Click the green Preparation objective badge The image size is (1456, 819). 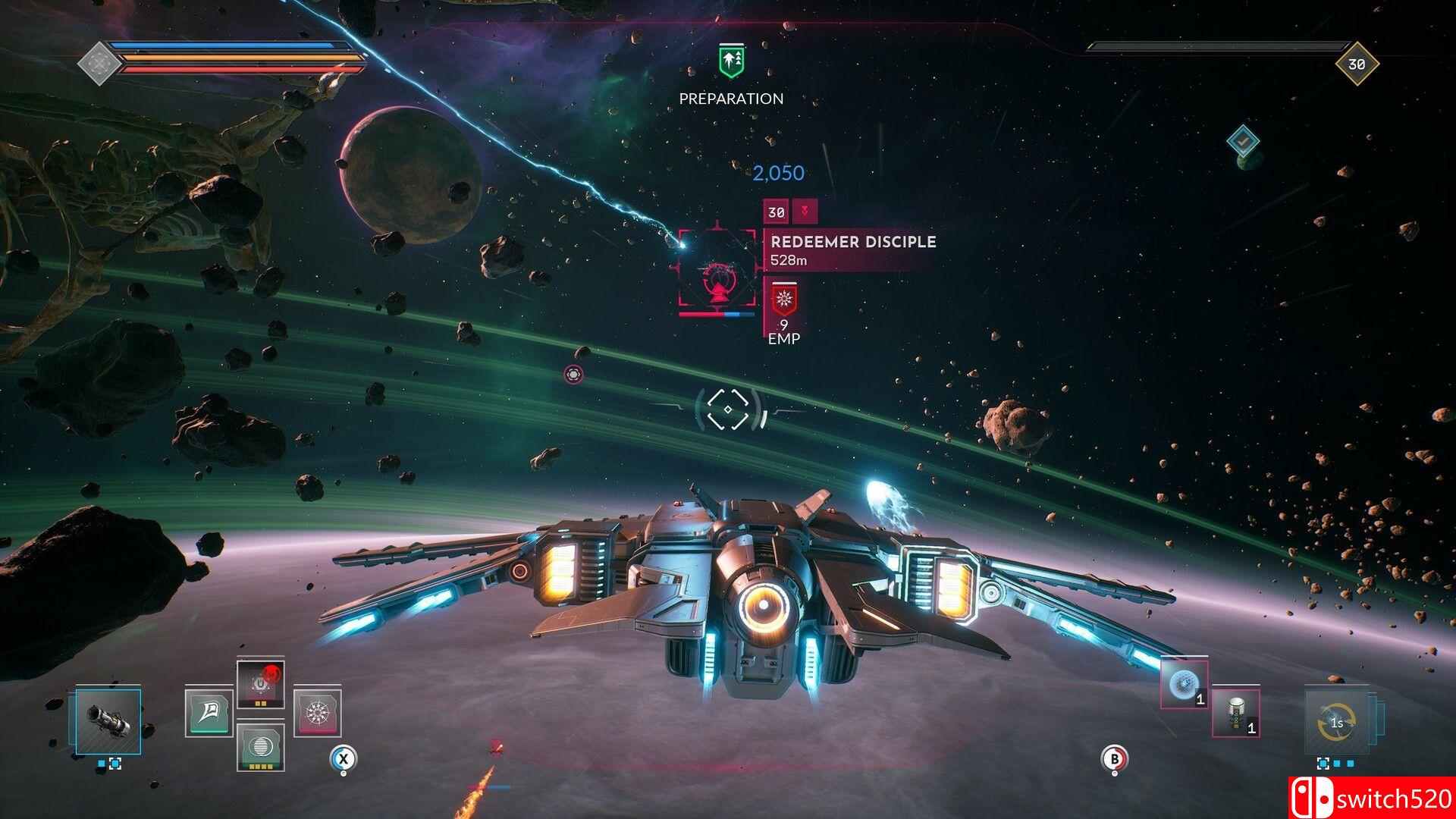point(732,61)
